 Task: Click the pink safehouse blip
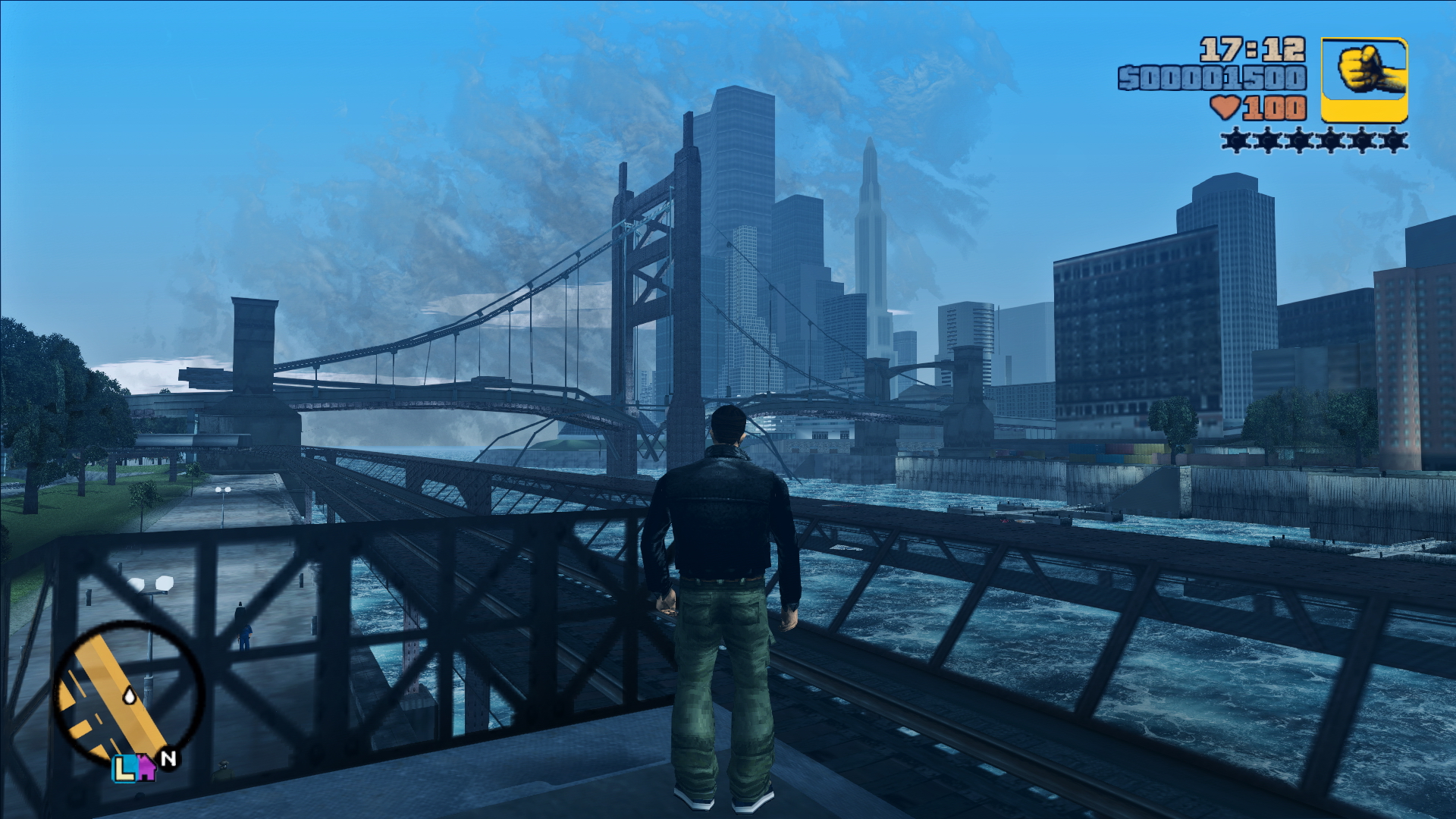[145, 769]
